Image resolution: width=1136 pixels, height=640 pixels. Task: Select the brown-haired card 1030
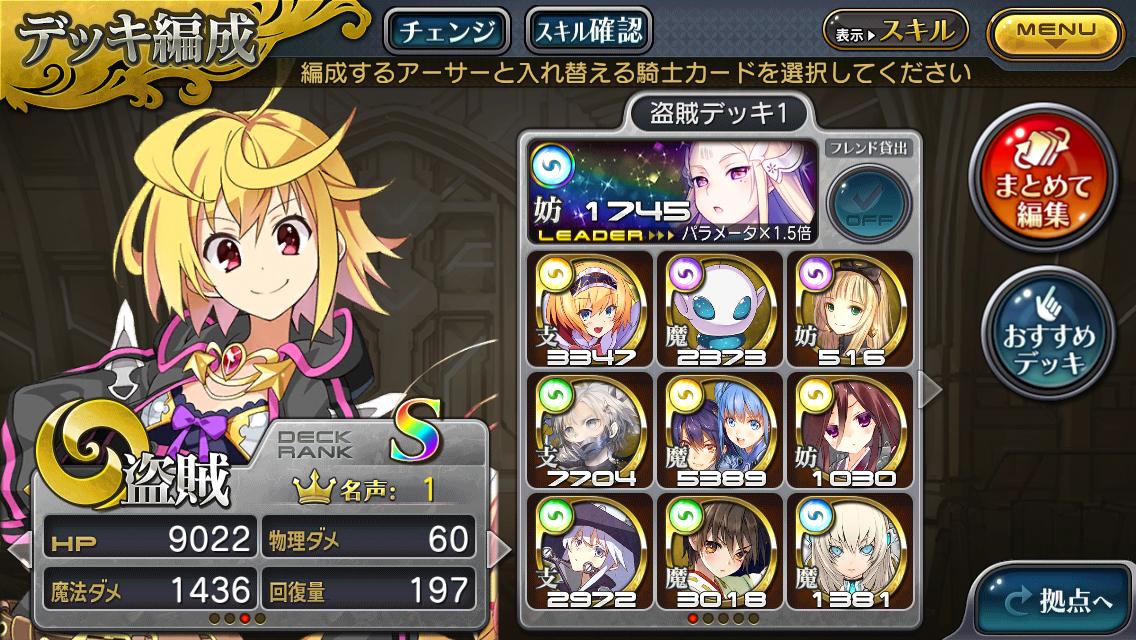click(x=848, y=430)
